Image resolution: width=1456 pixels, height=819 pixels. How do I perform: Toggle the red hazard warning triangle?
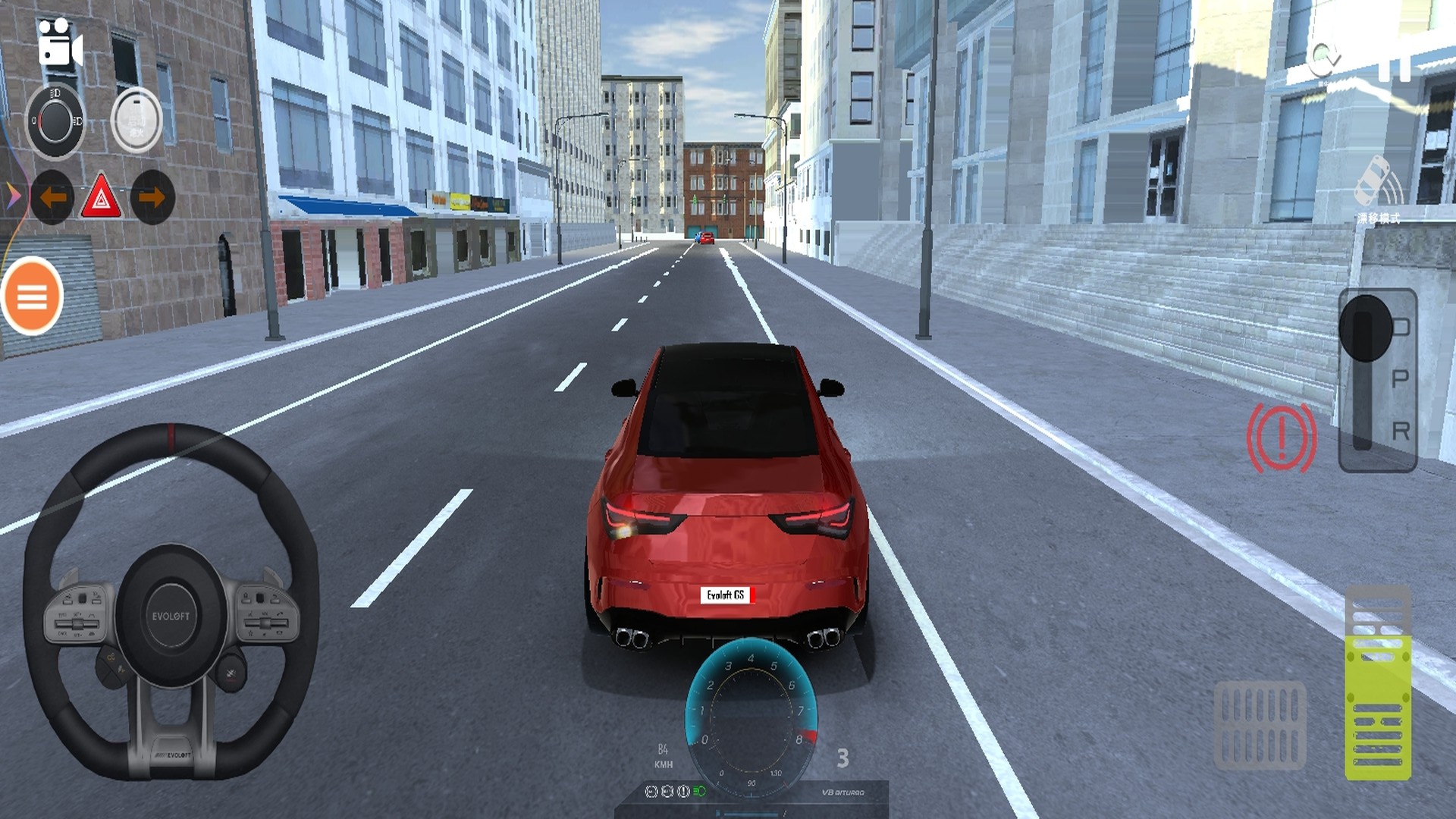(102, 199)
